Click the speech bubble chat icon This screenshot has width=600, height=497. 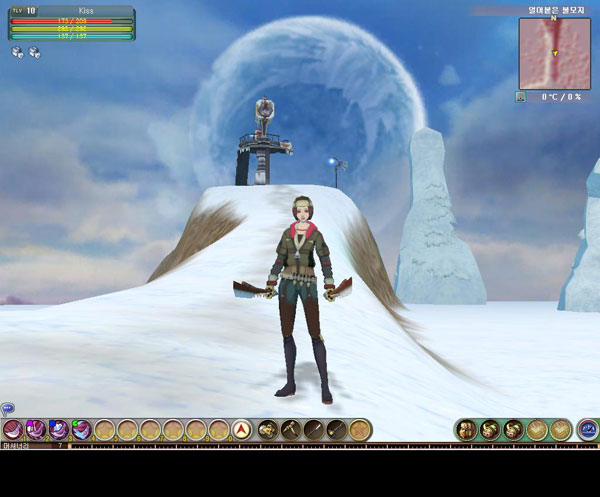tap(7, 408)
